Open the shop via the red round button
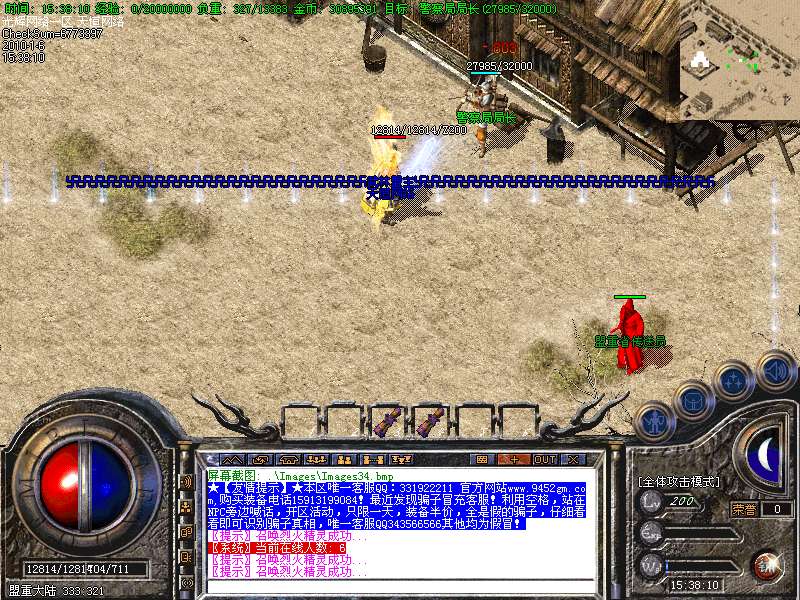This screenshot has height=600, width=800. [x=769, y=564]
